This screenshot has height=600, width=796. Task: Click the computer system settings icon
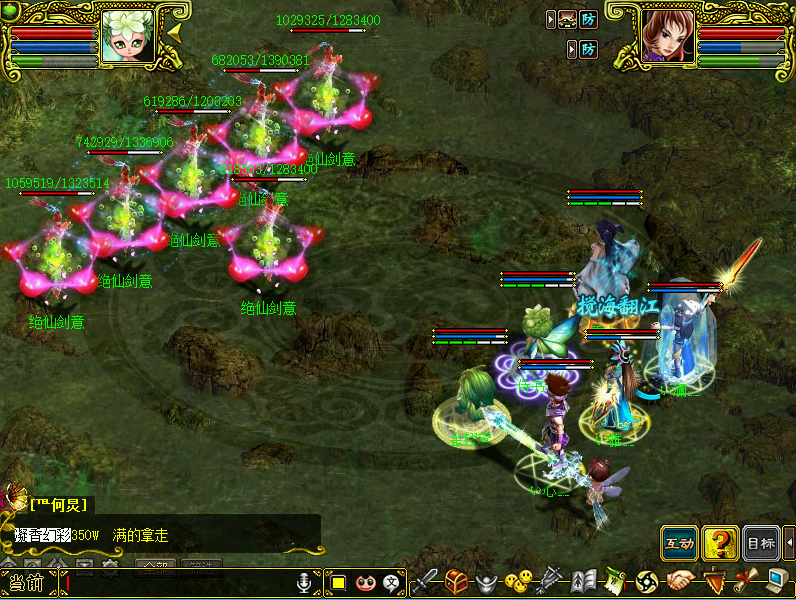pyautogui.click(x=776, y=581)
